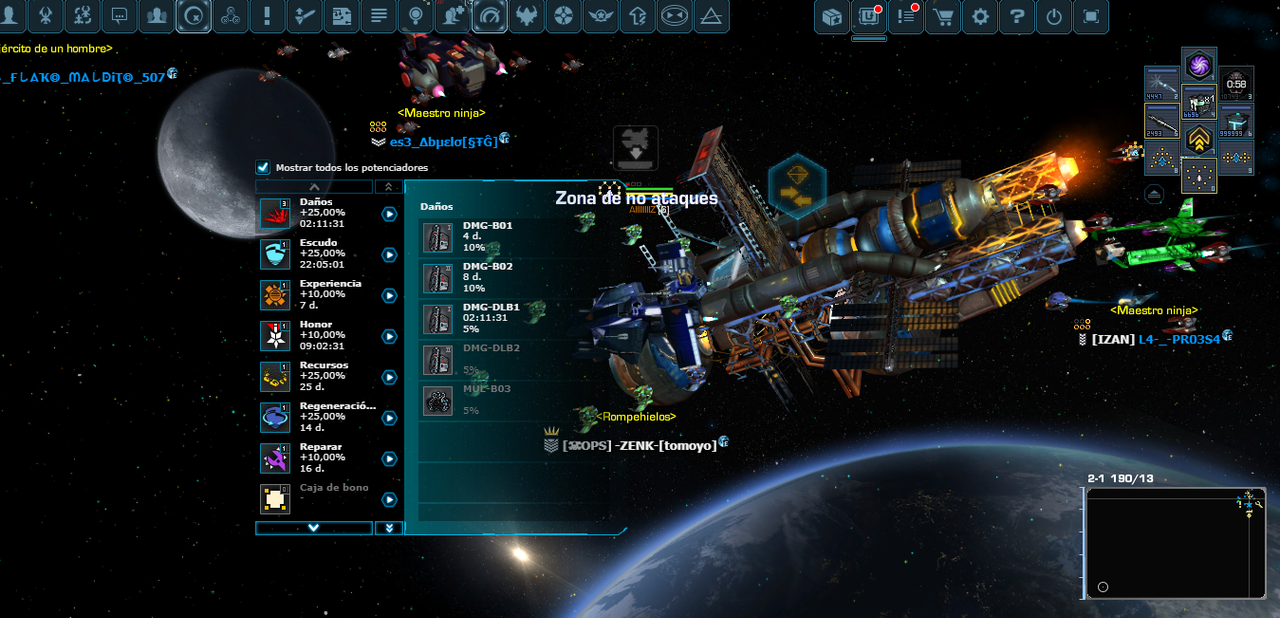This screenshot has height=618, width=1280.
Task: Expand the Recursos booster row
Action: tap(389, 378)
